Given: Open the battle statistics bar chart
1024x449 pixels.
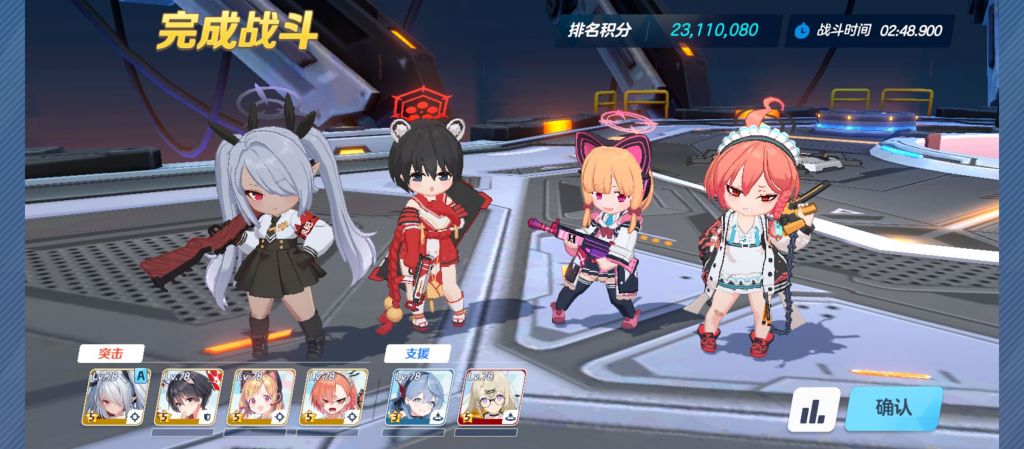Looking at the screenshot, I should (813, 409).
